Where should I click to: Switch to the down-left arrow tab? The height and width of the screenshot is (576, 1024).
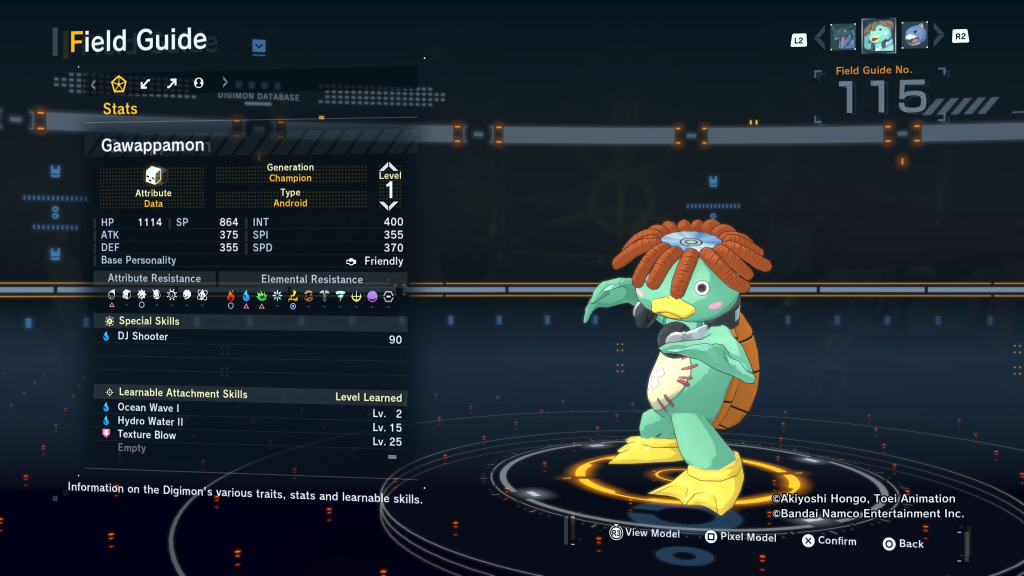click(146, 84)
